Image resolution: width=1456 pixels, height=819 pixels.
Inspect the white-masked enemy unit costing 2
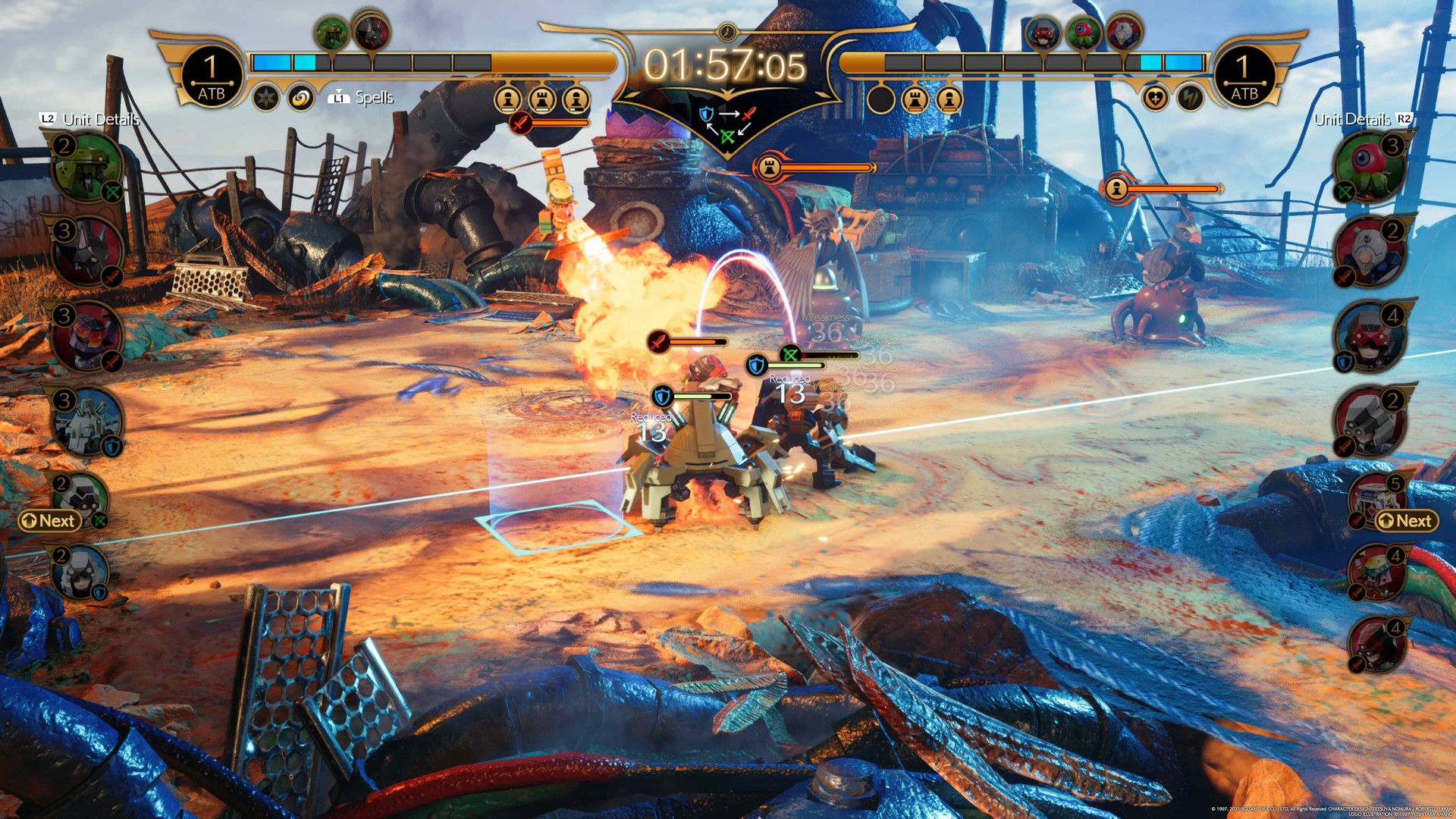(x=1371, y=252)
